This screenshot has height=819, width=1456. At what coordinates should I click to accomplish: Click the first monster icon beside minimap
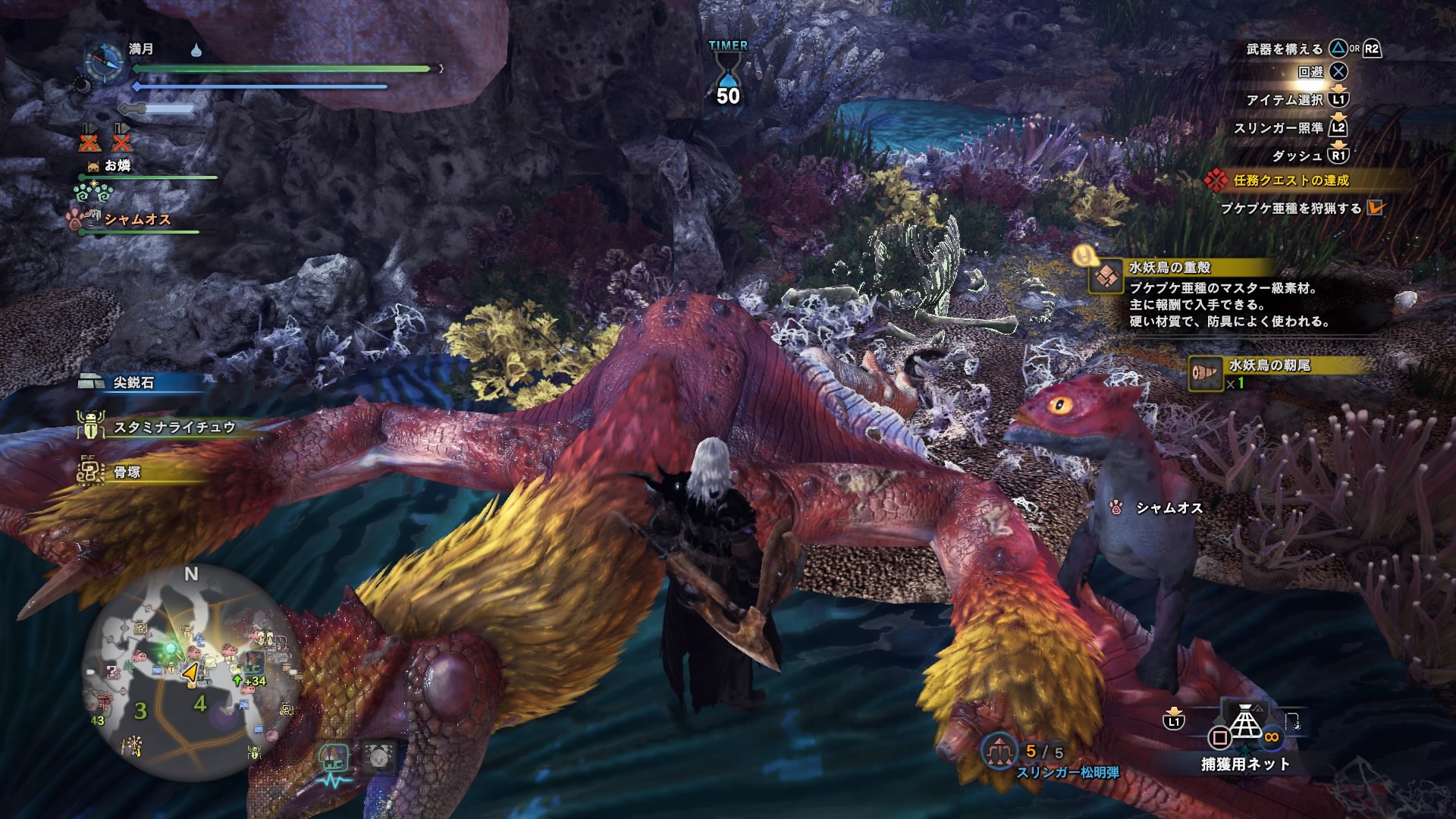point(334,759)
